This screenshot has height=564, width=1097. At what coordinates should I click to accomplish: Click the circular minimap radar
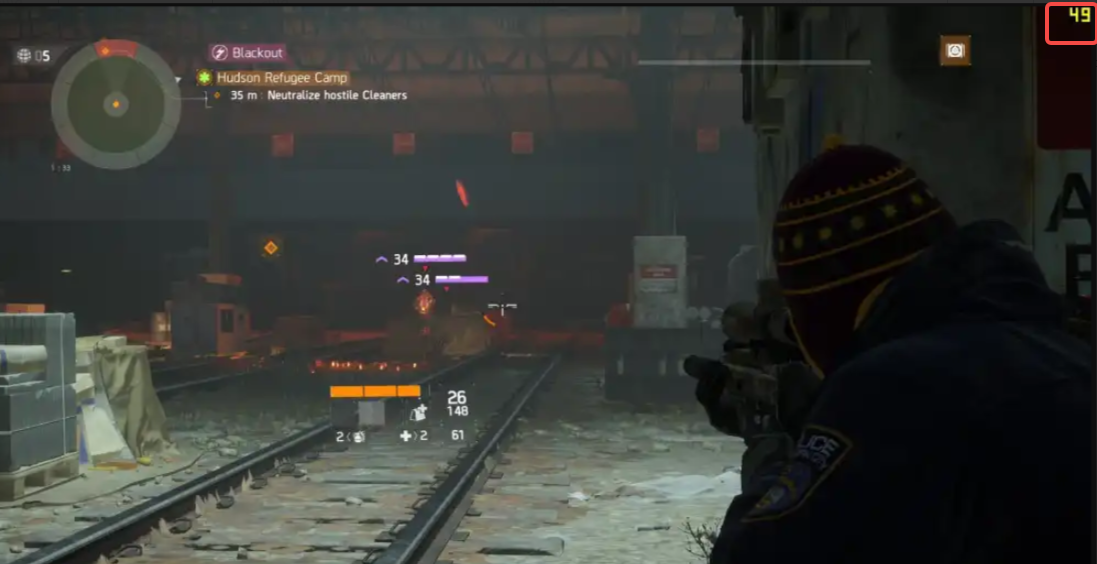click(x=116, y=103)
